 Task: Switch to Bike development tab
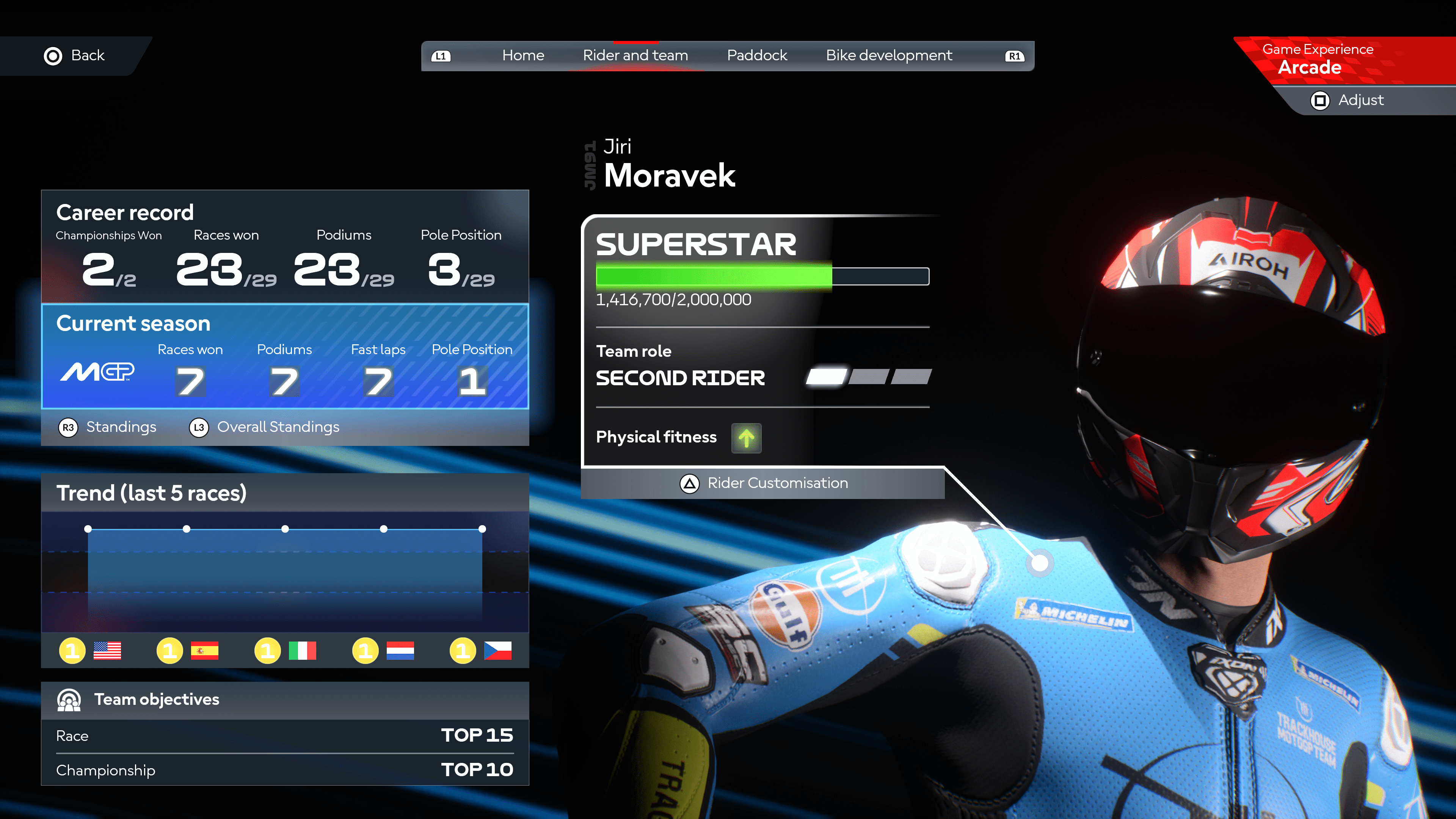(888, 55)
